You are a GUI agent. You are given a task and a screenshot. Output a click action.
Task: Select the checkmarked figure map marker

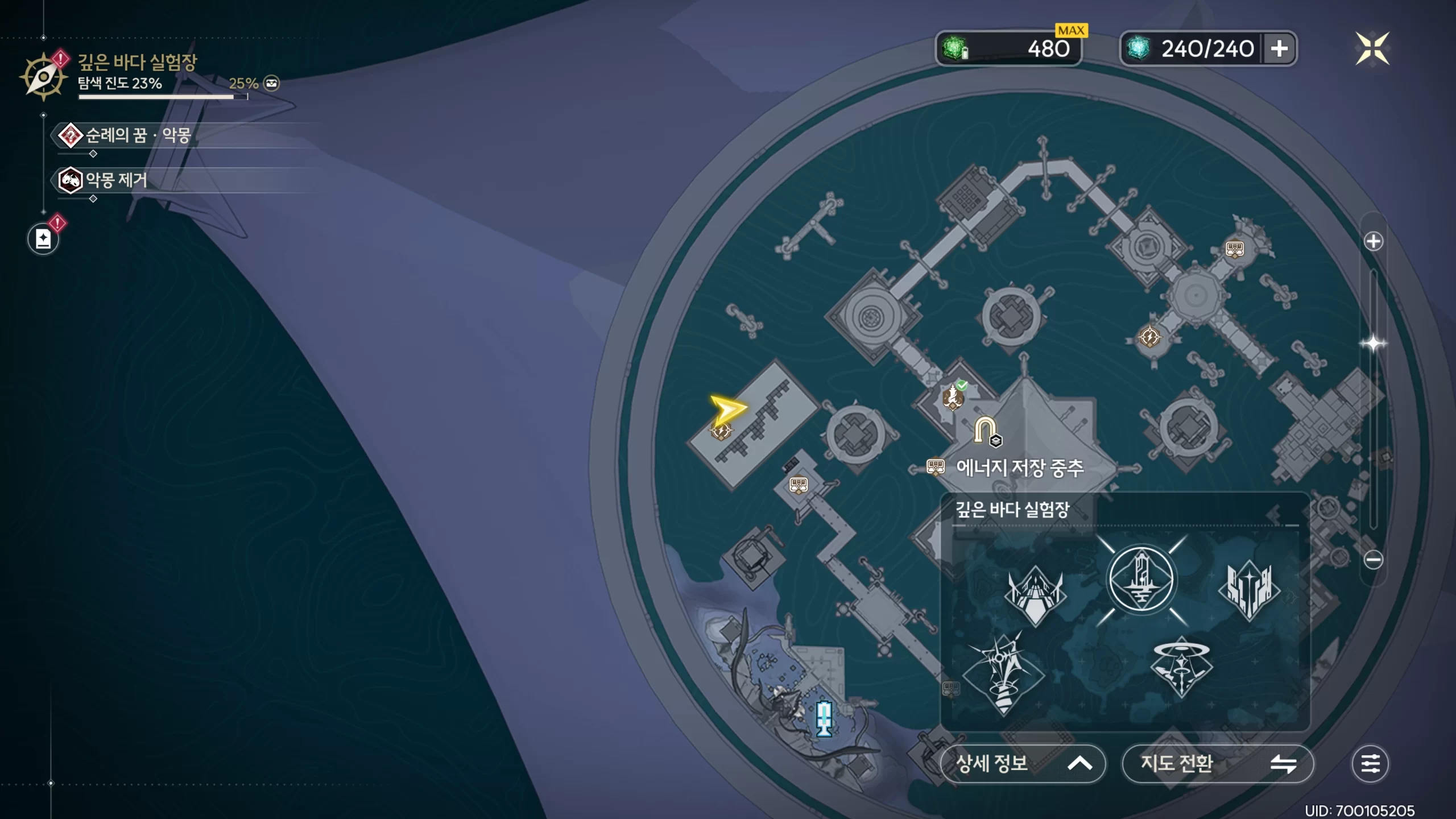tap(953, 396)
